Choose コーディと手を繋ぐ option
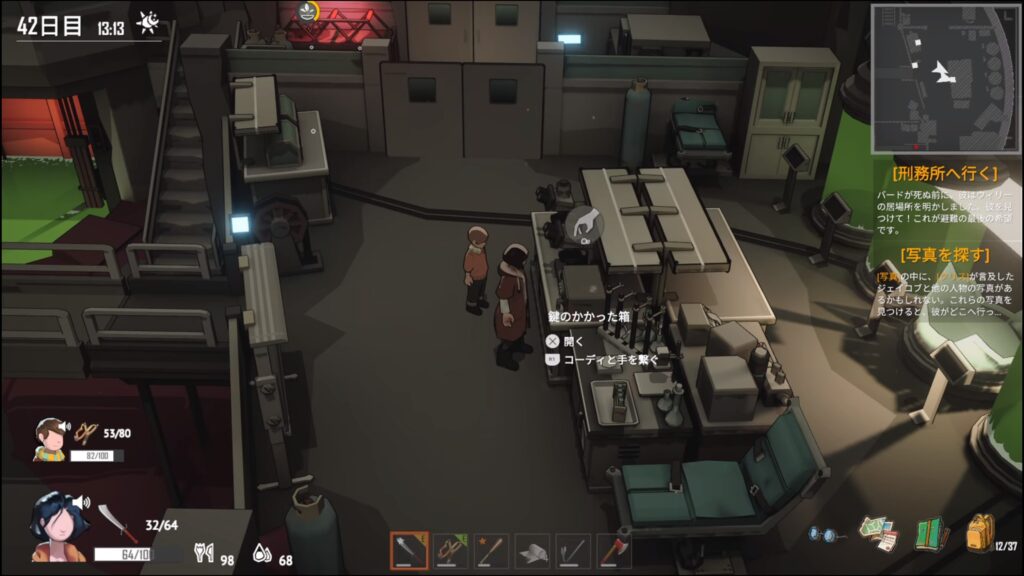This screenshot has width=1024, height=576. [x=610, y=358]
